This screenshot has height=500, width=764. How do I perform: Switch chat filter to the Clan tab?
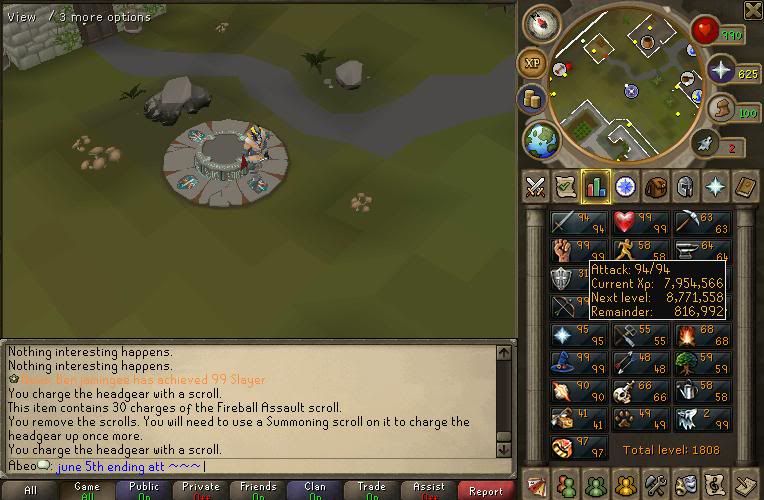pyautogui.click(x=315, y=491)
